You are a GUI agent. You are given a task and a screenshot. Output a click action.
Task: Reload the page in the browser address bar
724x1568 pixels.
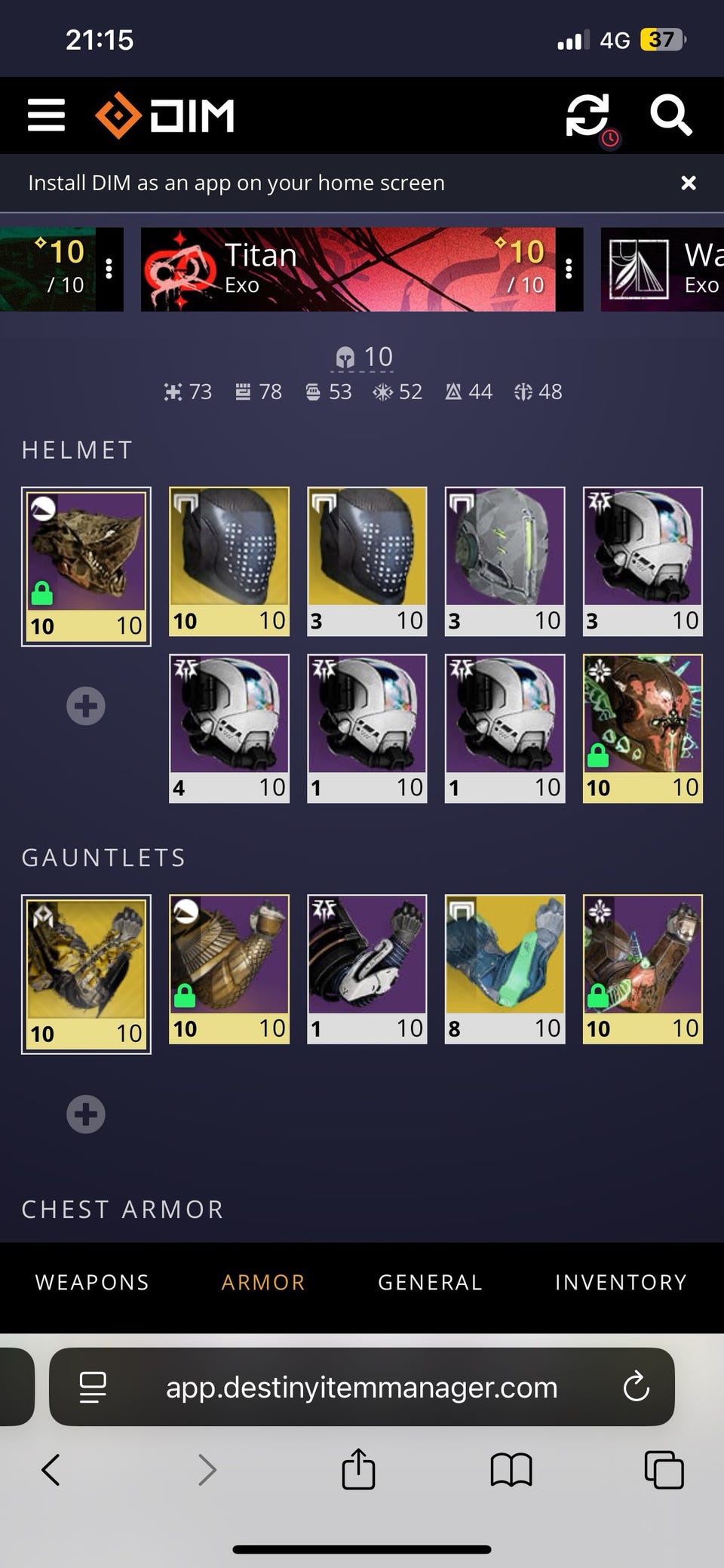(636, 1387)
